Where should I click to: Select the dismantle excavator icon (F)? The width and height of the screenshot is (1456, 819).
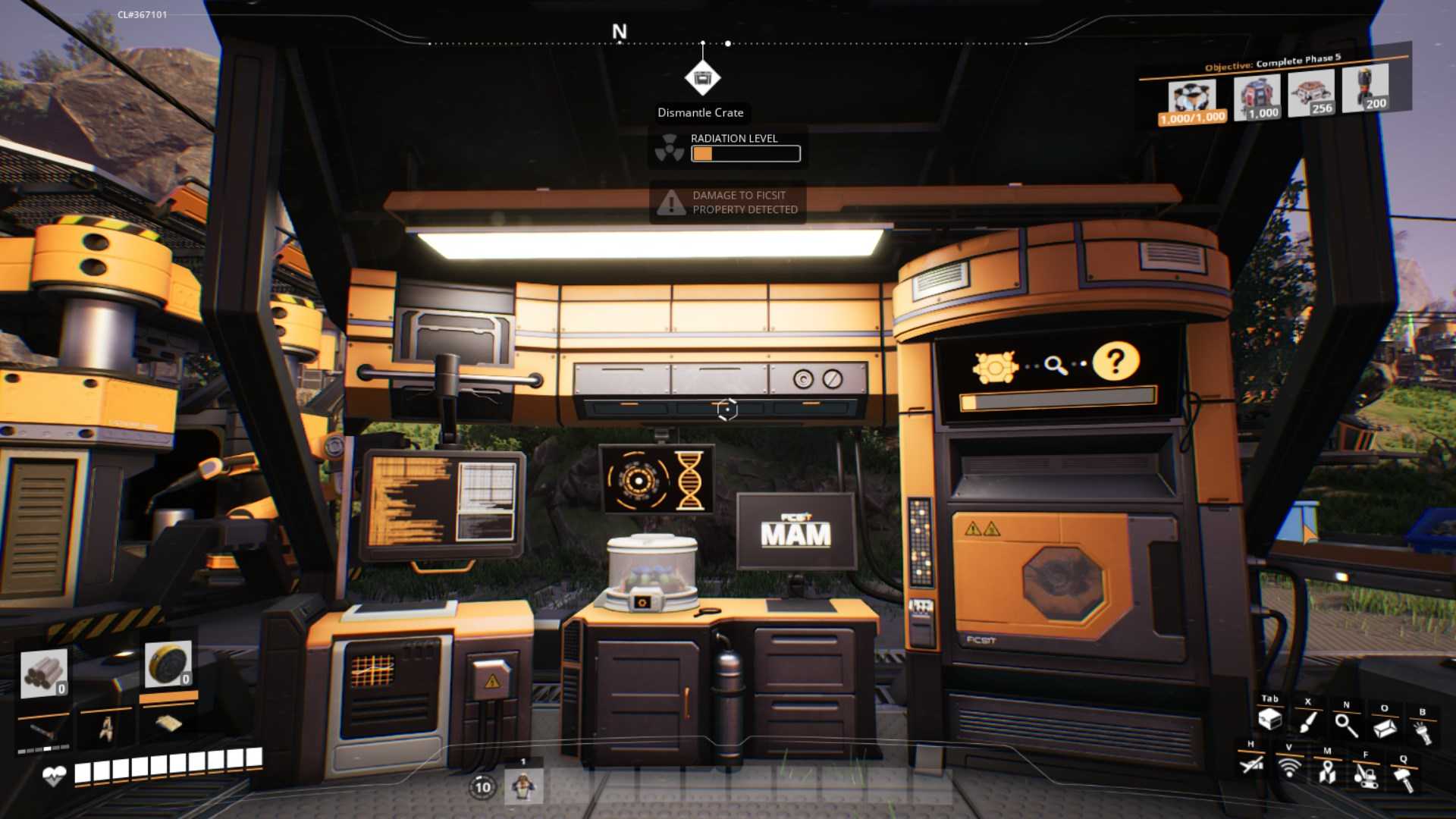tap(1365, 777)
